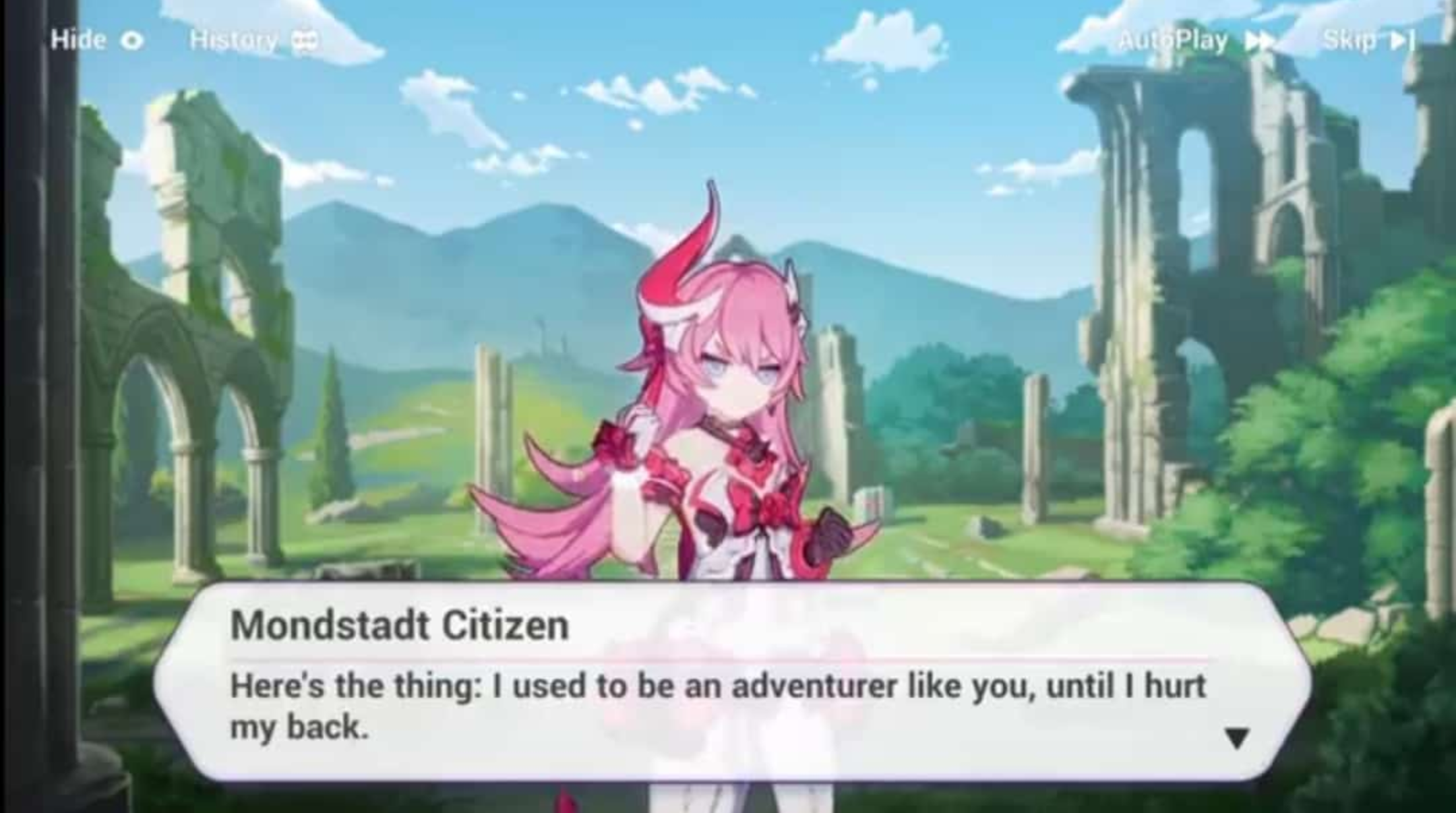This screenshot has height=813, width=1456.
Task: Click the skip-to-end icon beside Skip
Action: coord(1403,40)
